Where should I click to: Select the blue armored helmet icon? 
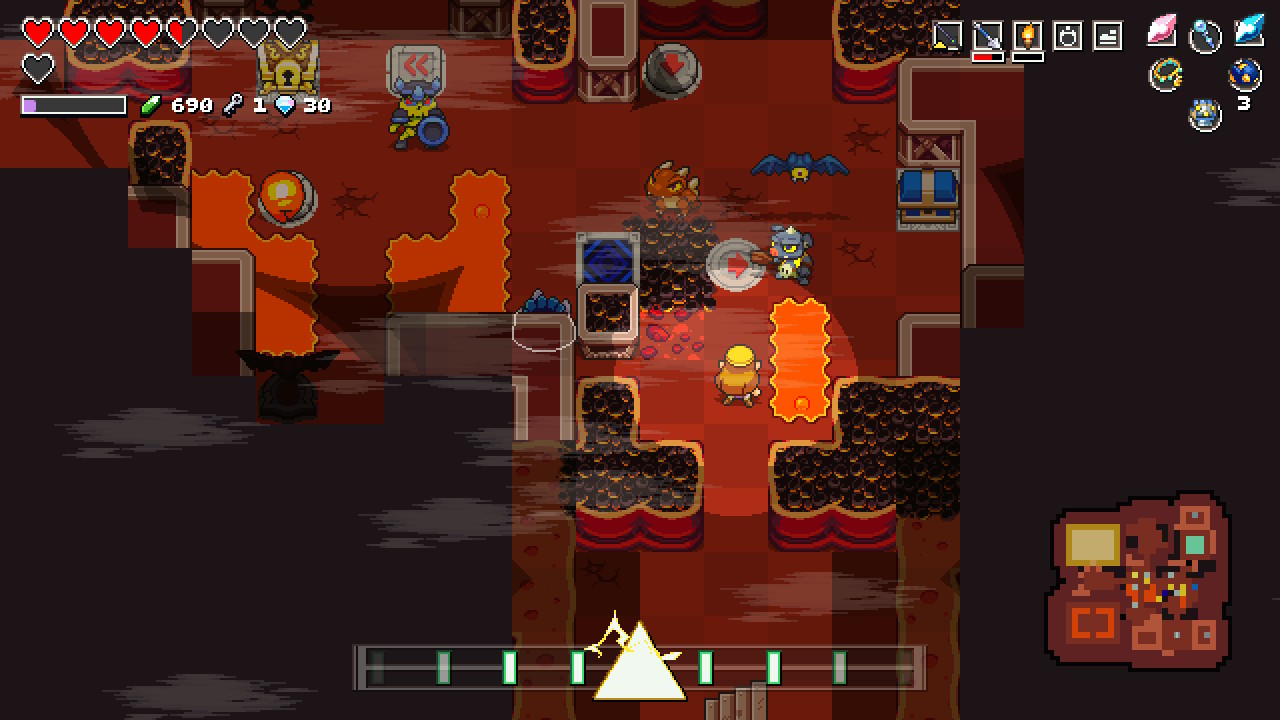[x=1205, y=115]
